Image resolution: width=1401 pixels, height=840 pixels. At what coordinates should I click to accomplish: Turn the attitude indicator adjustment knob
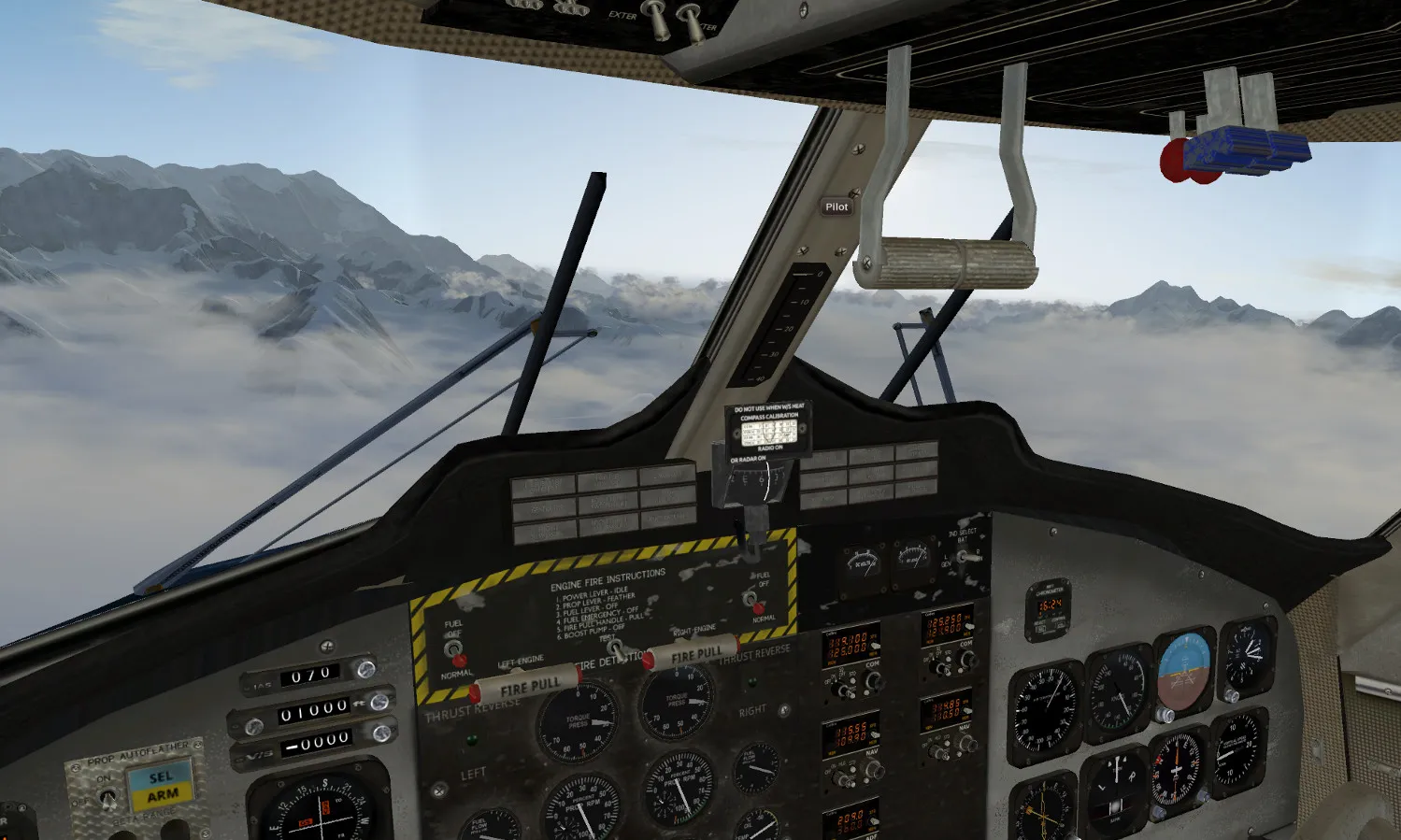click(x=1165, y=715)
